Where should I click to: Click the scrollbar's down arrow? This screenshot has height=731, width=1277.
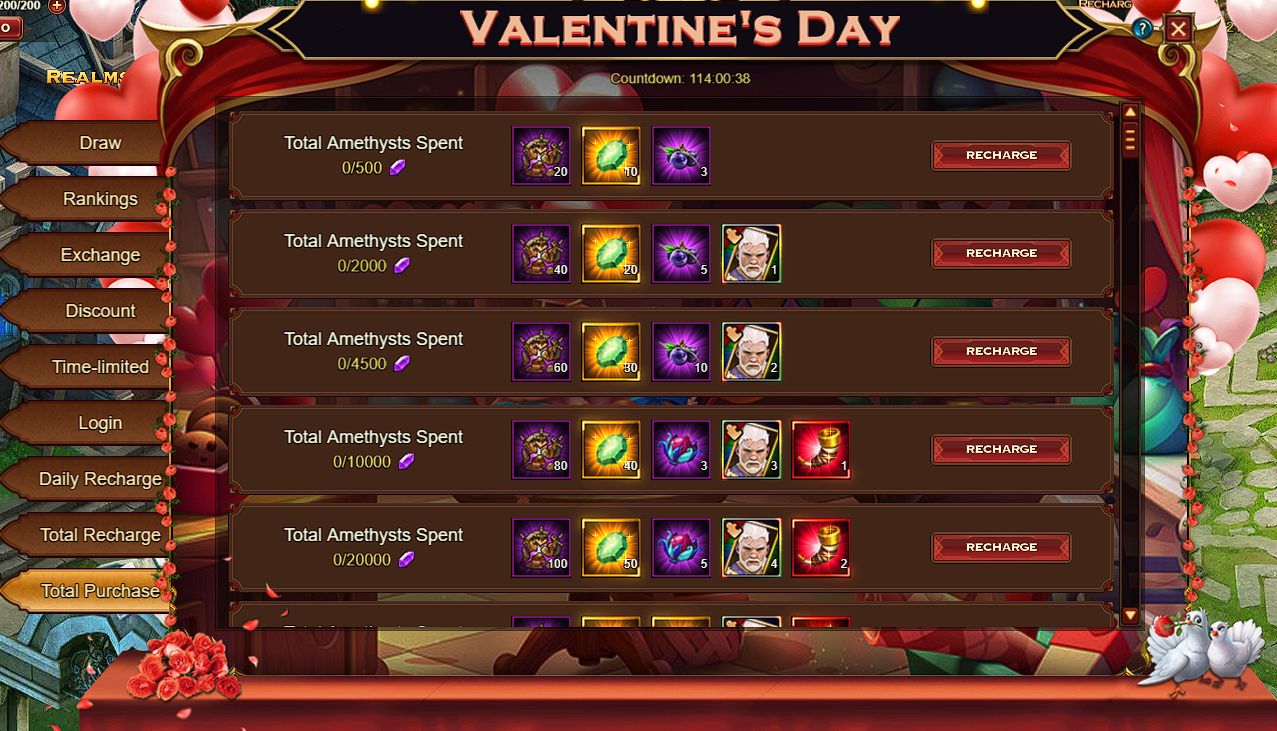click(x=1130, y=615)
